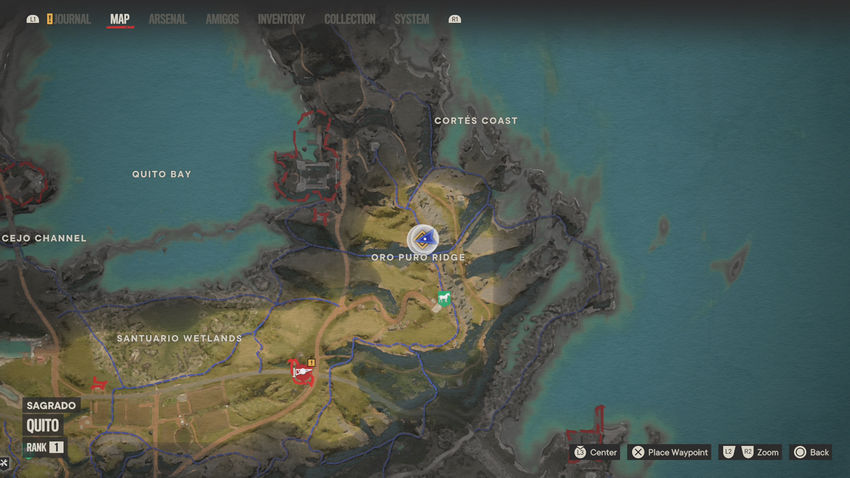Go to the Inventory tab
Viewport: 850px width, 478px height.
pyautogui.click(x=281, y=19)
